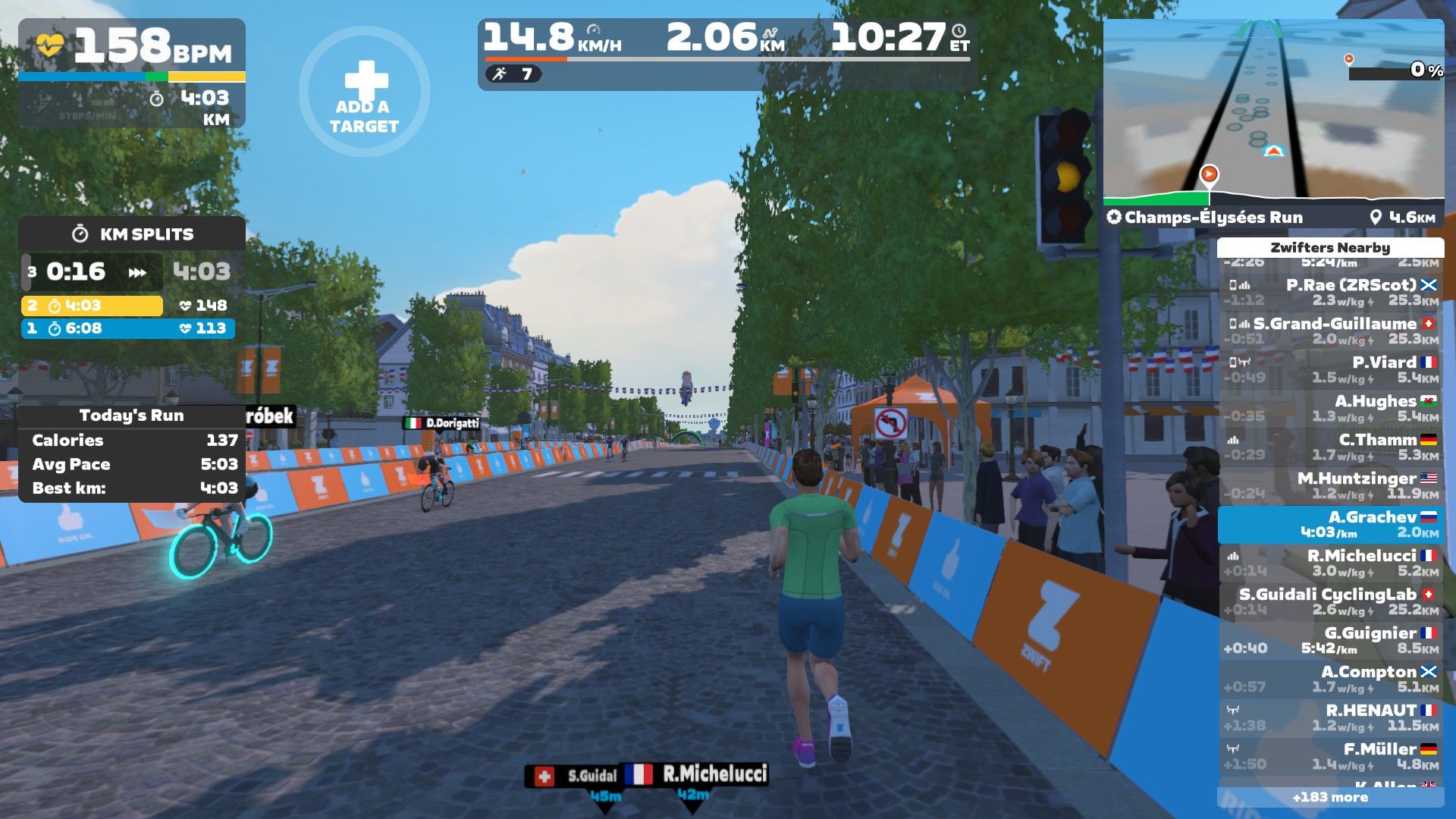The width and height of the screenshot is (1456, 819).
Task: Choose F.Müller from the rider list
Action: 1331,757
